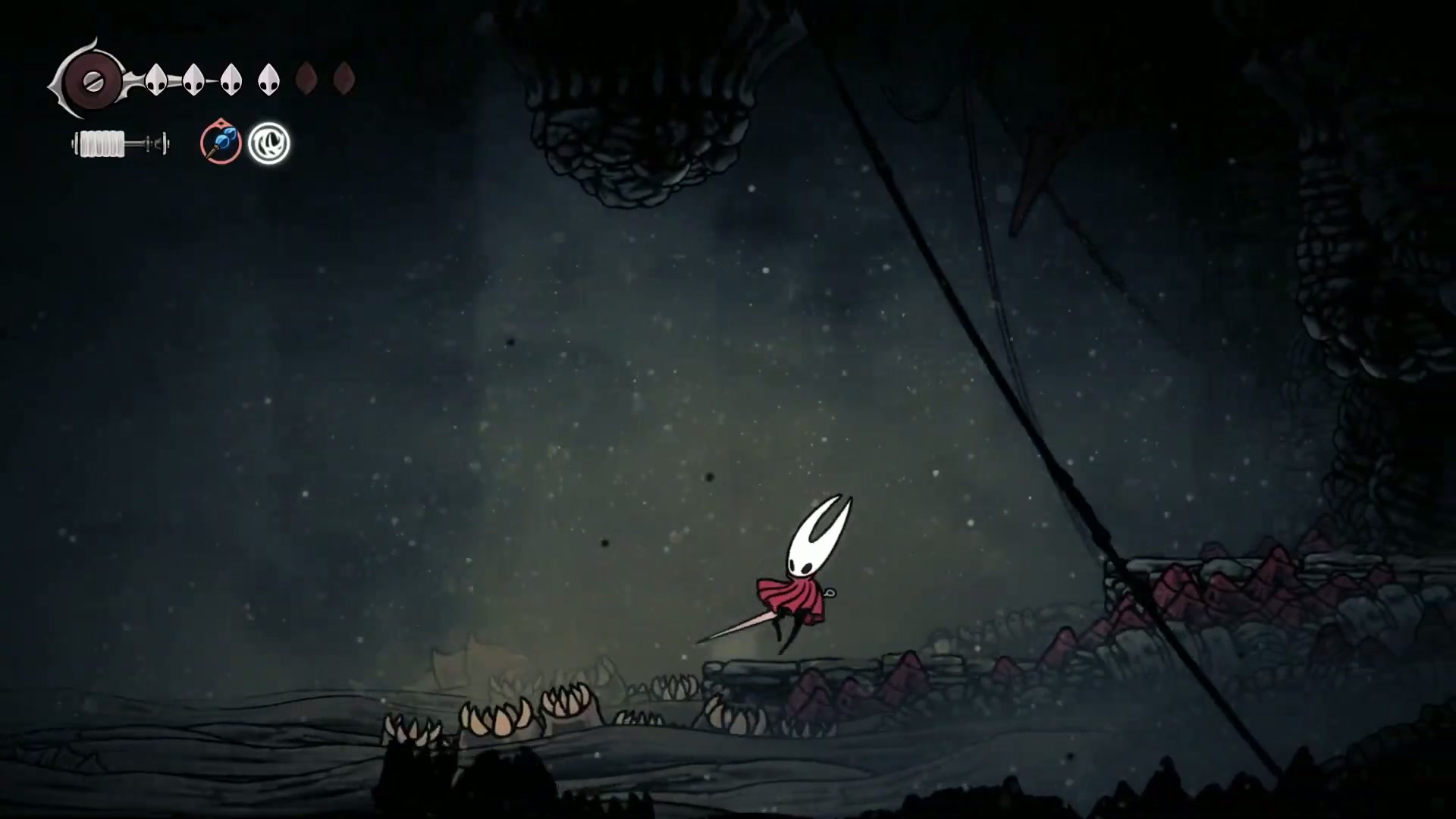
Task: Select the blue pin tool icon
Action: pyautogui.click(x=221, y=143)
